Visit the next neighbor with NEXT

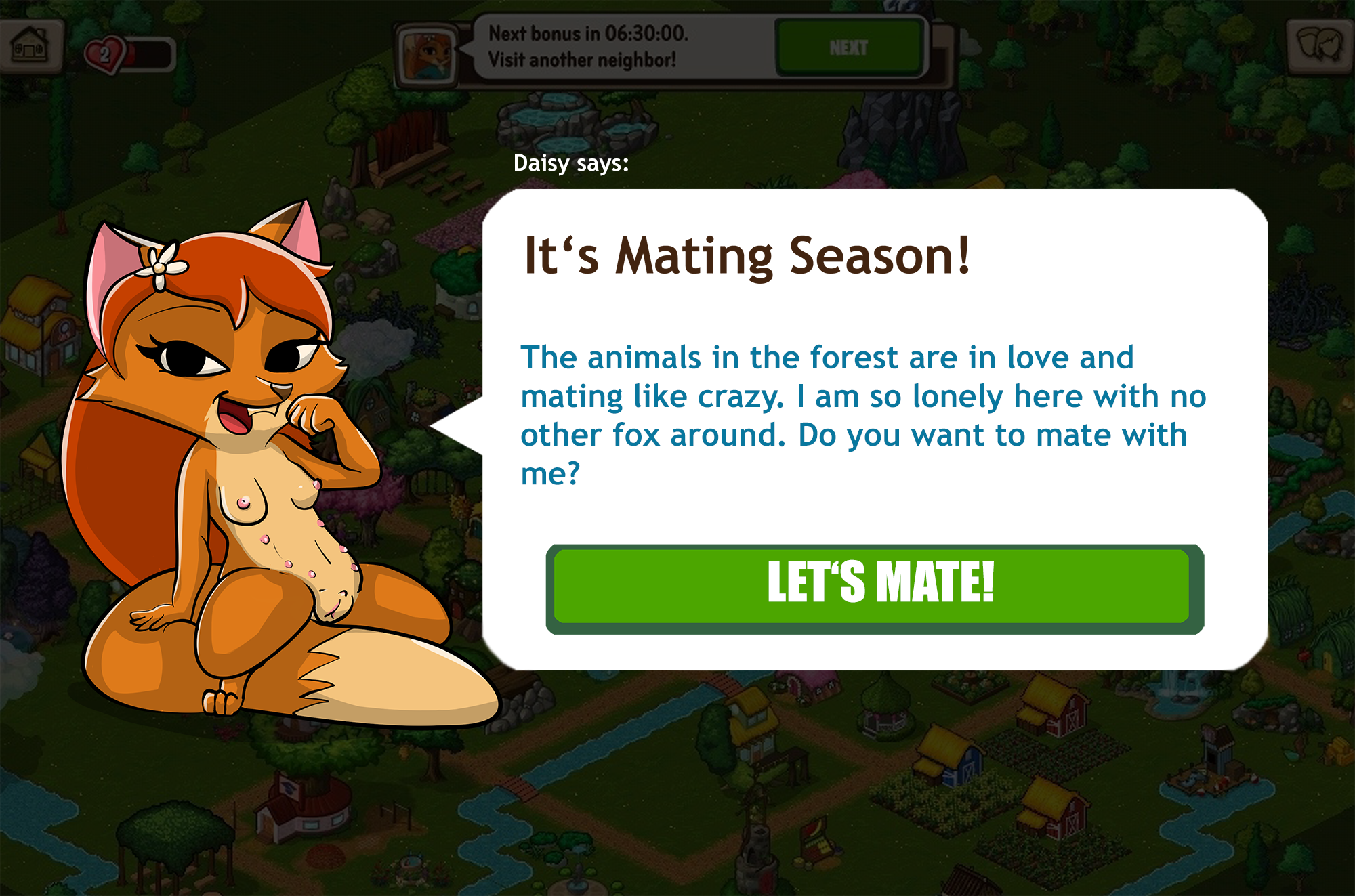tap(850, 47)
